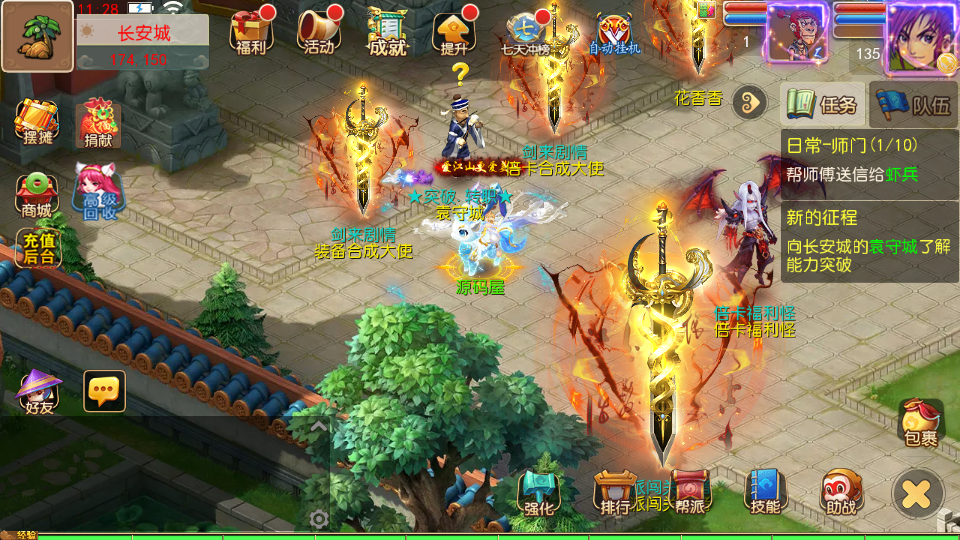
Task: Open the 福利 welfare menu
Action: click(x=252, y=32)
